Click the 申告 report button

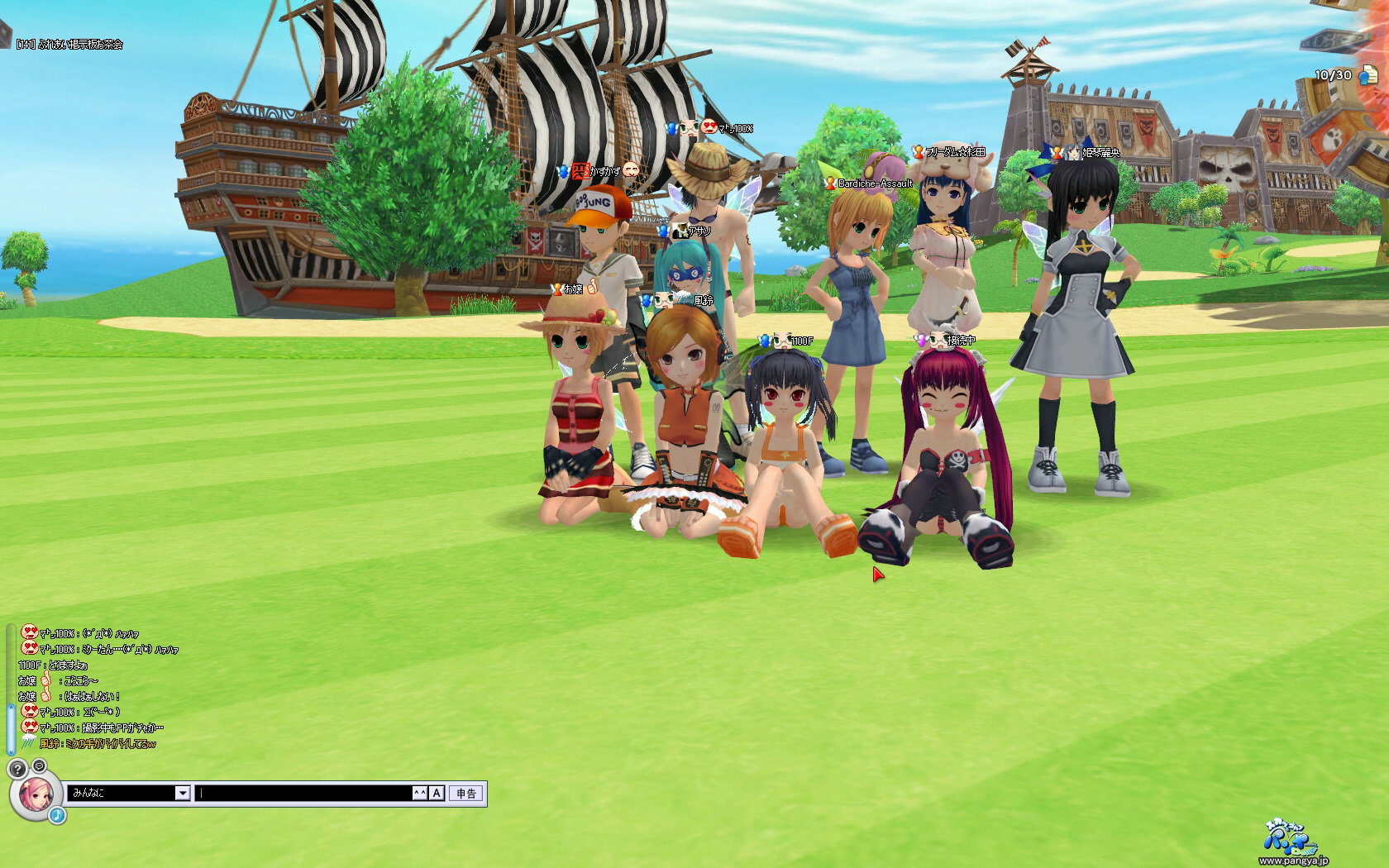coord(466,794)
